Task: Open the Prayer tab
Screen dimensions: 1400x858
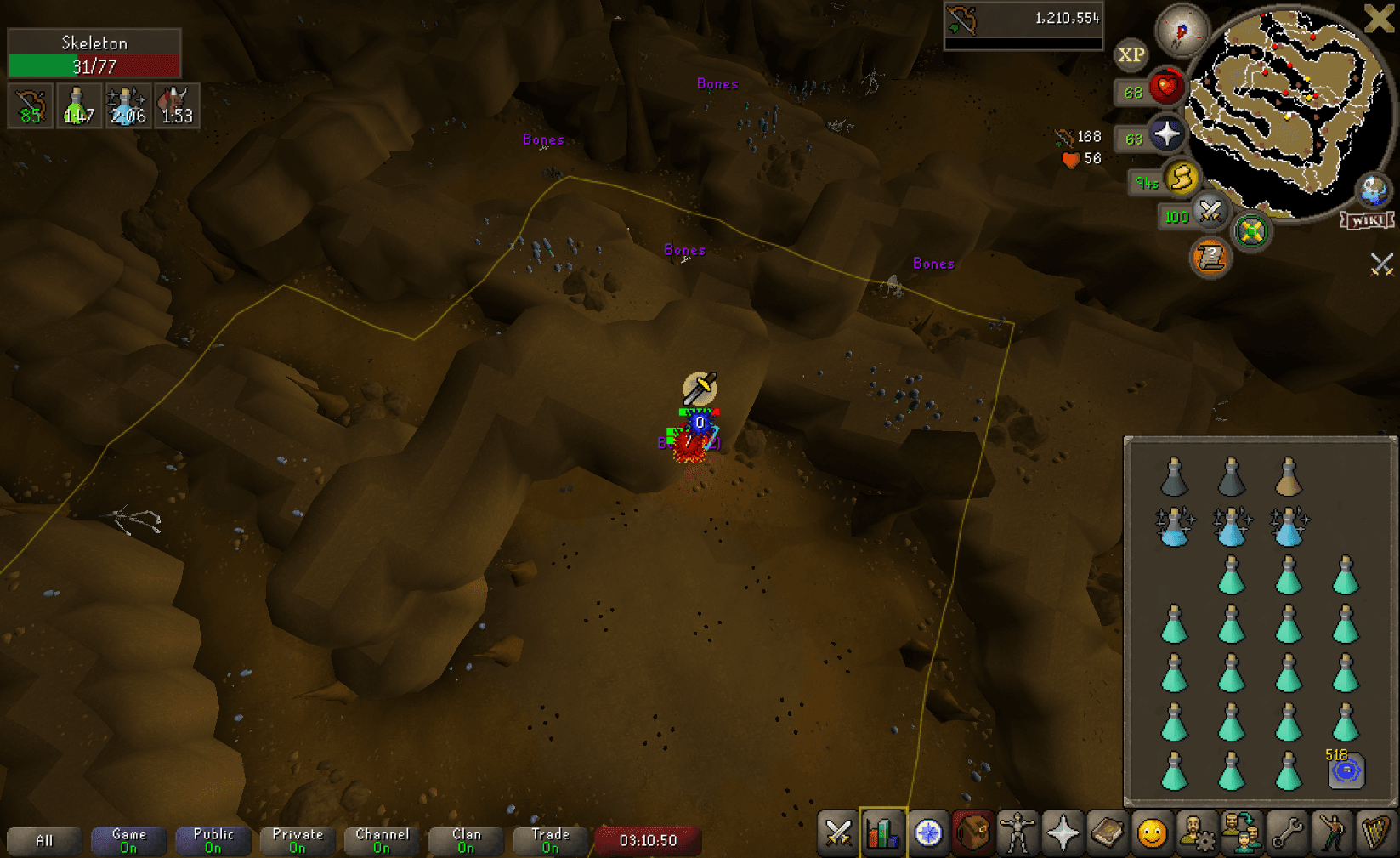Action: click(1063, 835)
